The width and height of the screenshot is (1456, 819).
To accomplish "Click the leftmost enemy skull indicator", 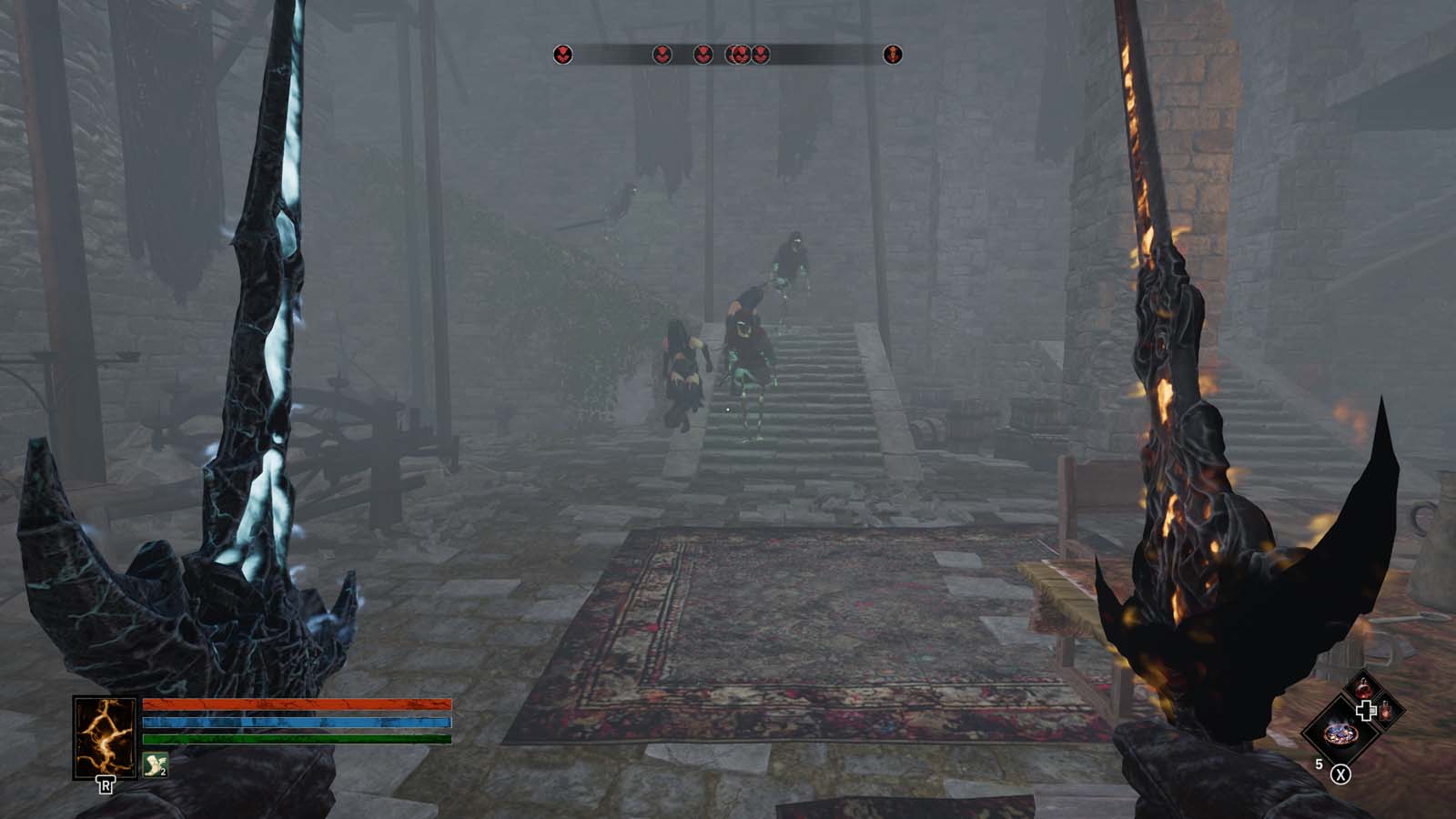I will [x=562, y=54].
